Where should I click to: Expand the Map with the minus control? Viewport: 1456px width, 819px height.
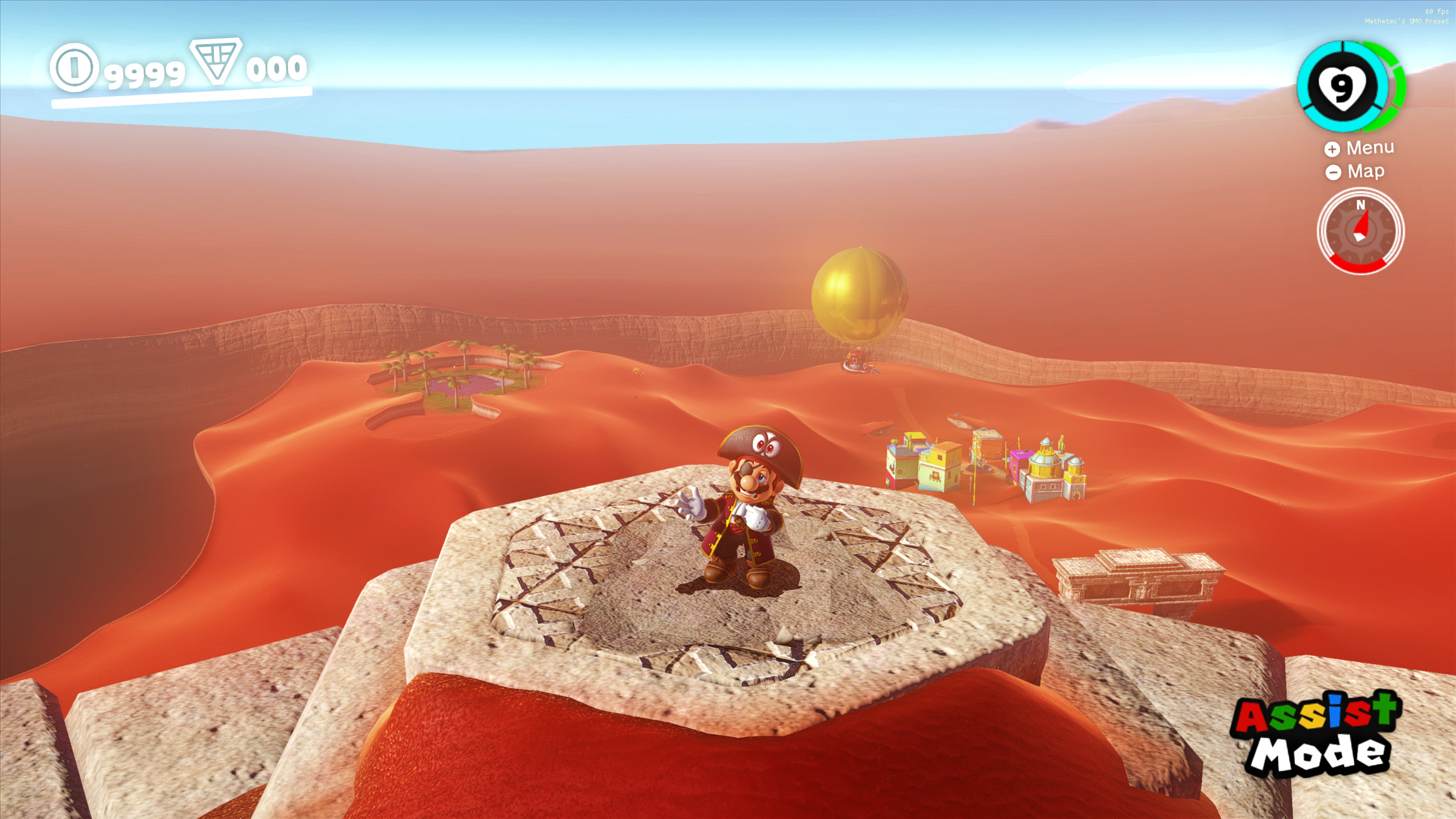point(1334,171)
